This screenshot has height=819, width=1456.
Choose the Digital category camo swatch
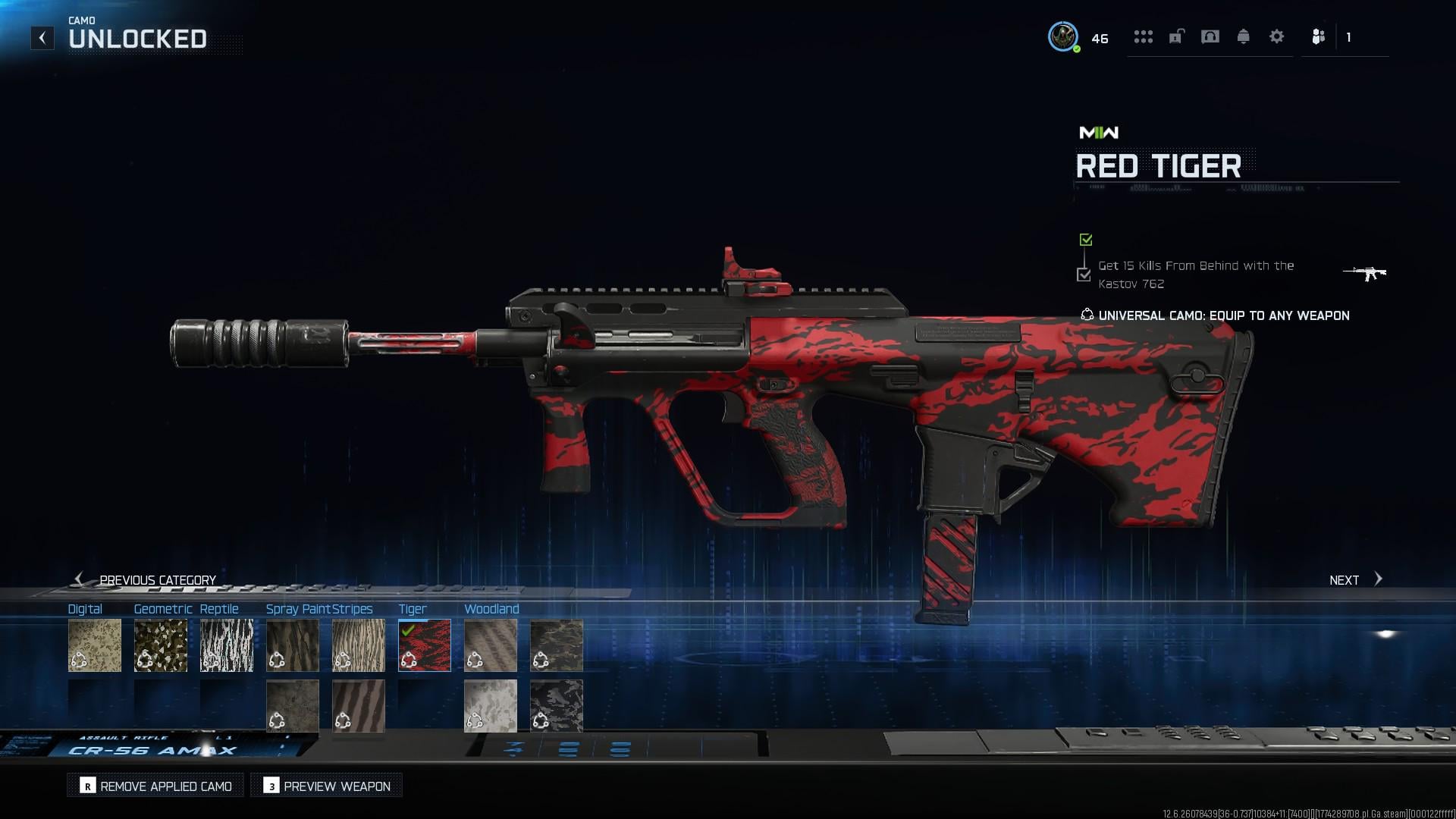(x=95, y=645)
